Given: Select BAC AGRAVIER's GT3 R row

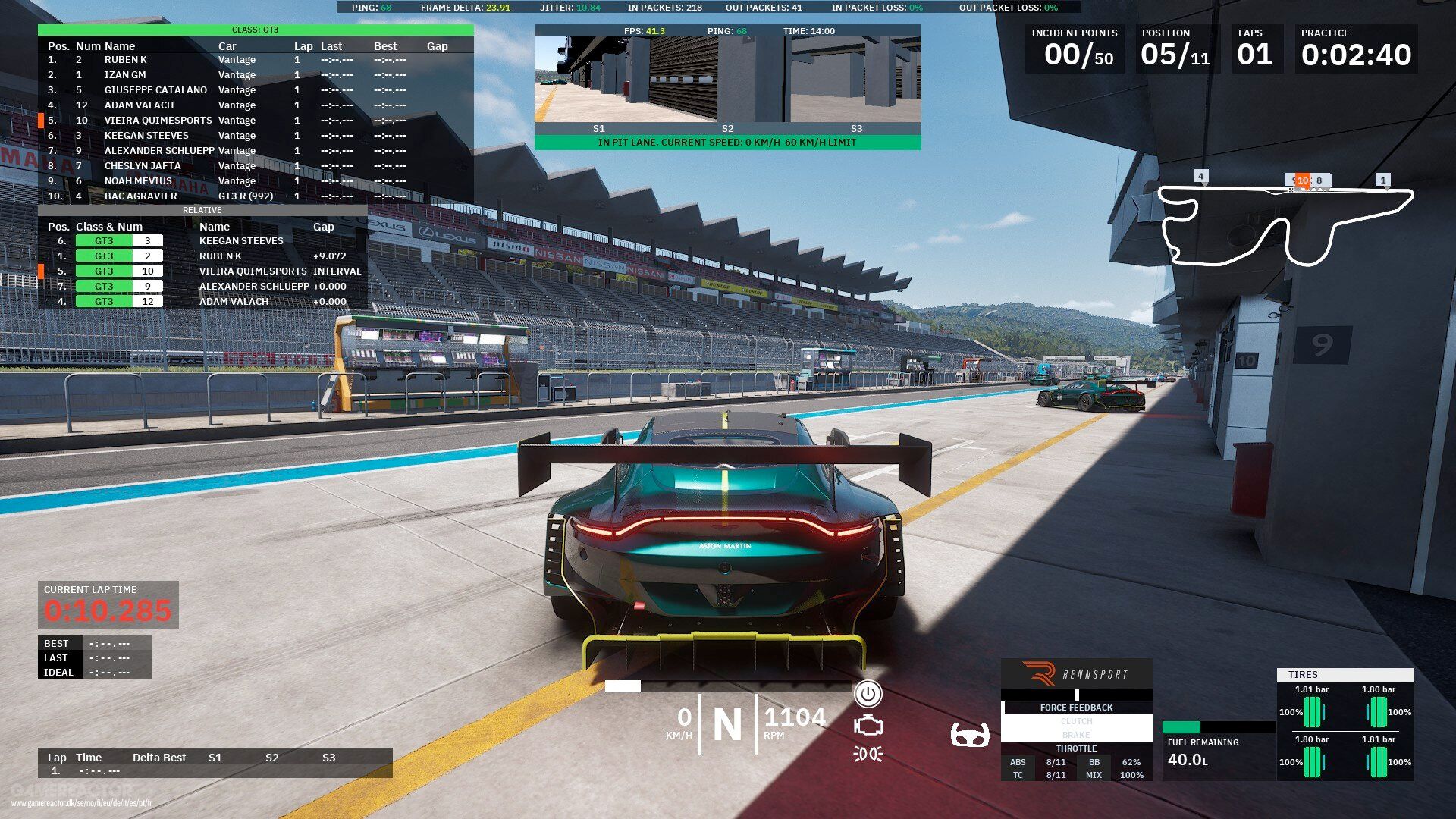Looking at the screenshot, I should pos(140,196).
